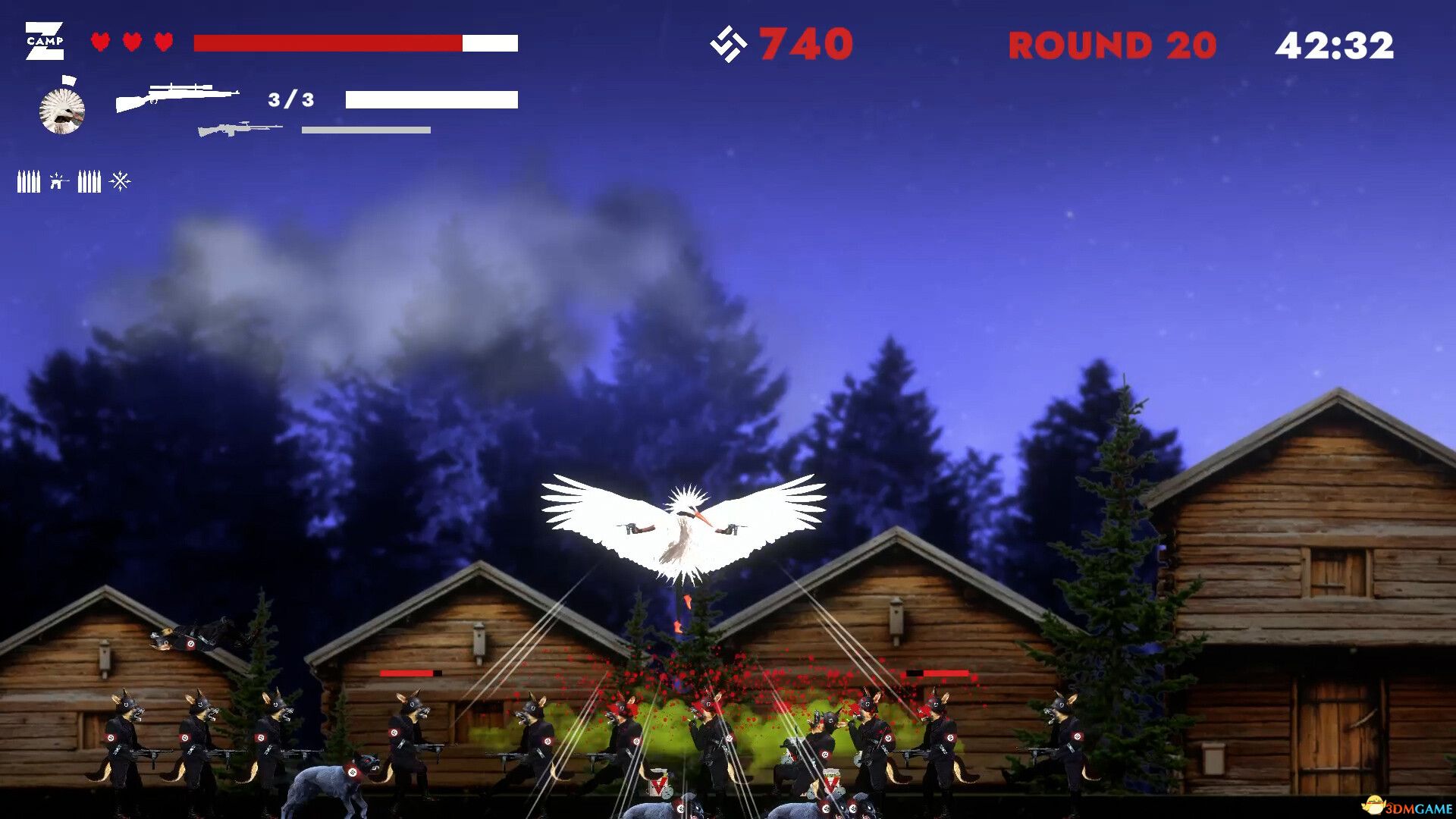1456x819 pixels.
Task: Click the Z Camp logo
Action: [45, 41]
